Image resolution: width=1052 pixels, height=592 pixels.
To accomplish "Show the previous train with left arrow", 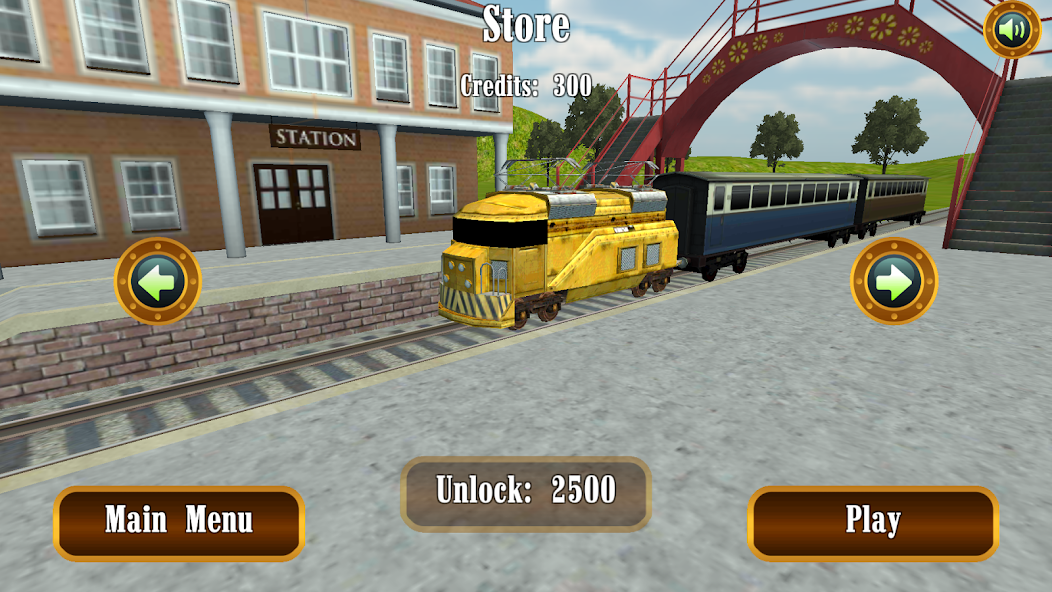I will [158, 281].
